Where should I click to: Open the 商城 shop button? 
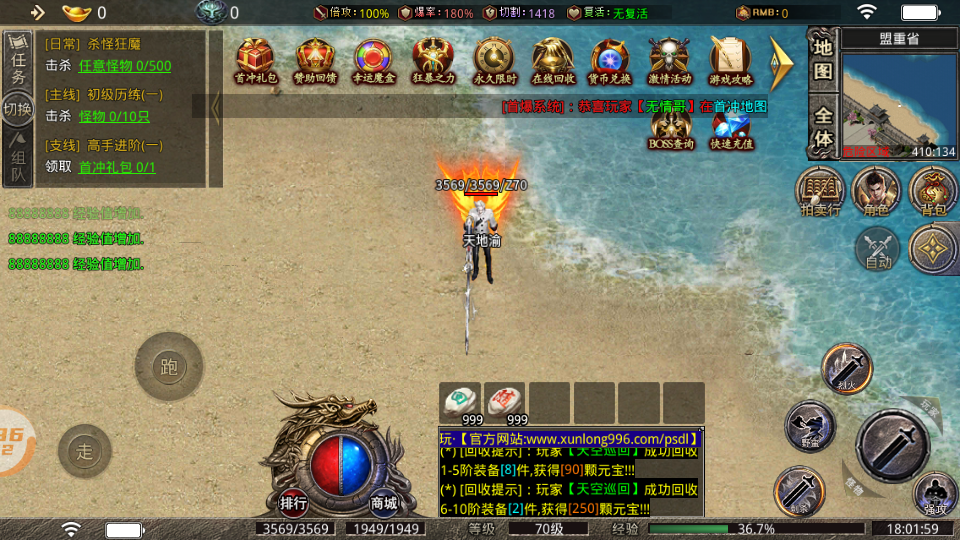pos(383,502)
